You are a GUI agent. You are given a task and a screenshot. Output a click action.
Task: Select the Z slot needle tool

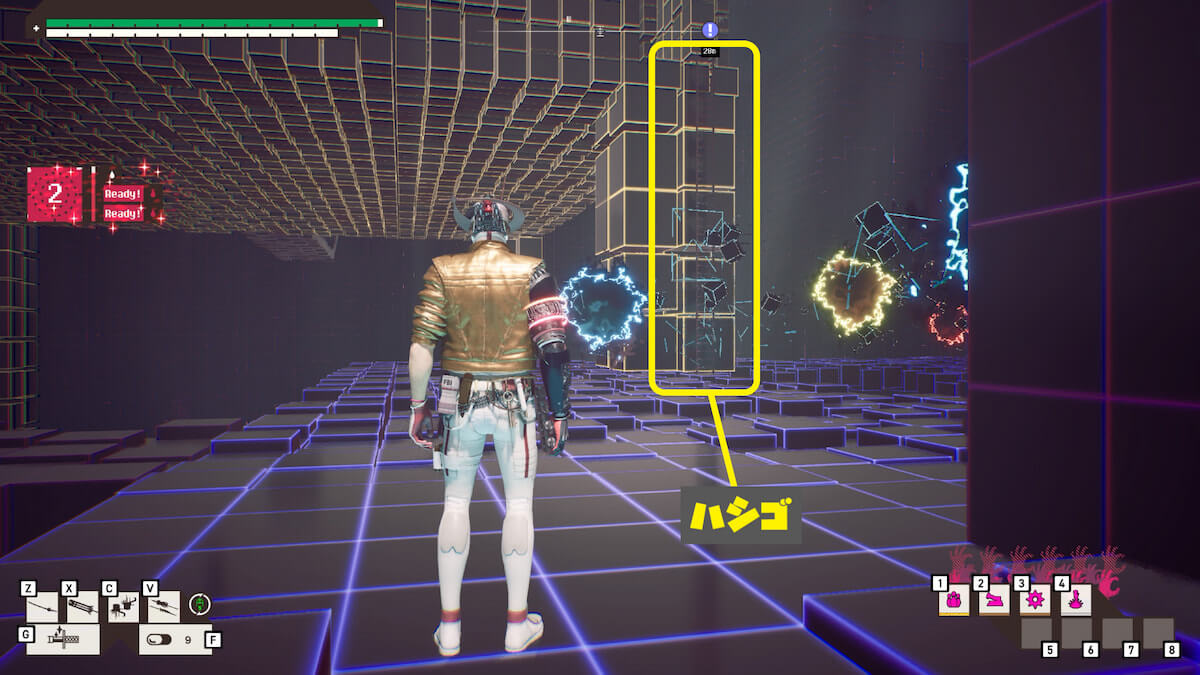pos(44,607)
